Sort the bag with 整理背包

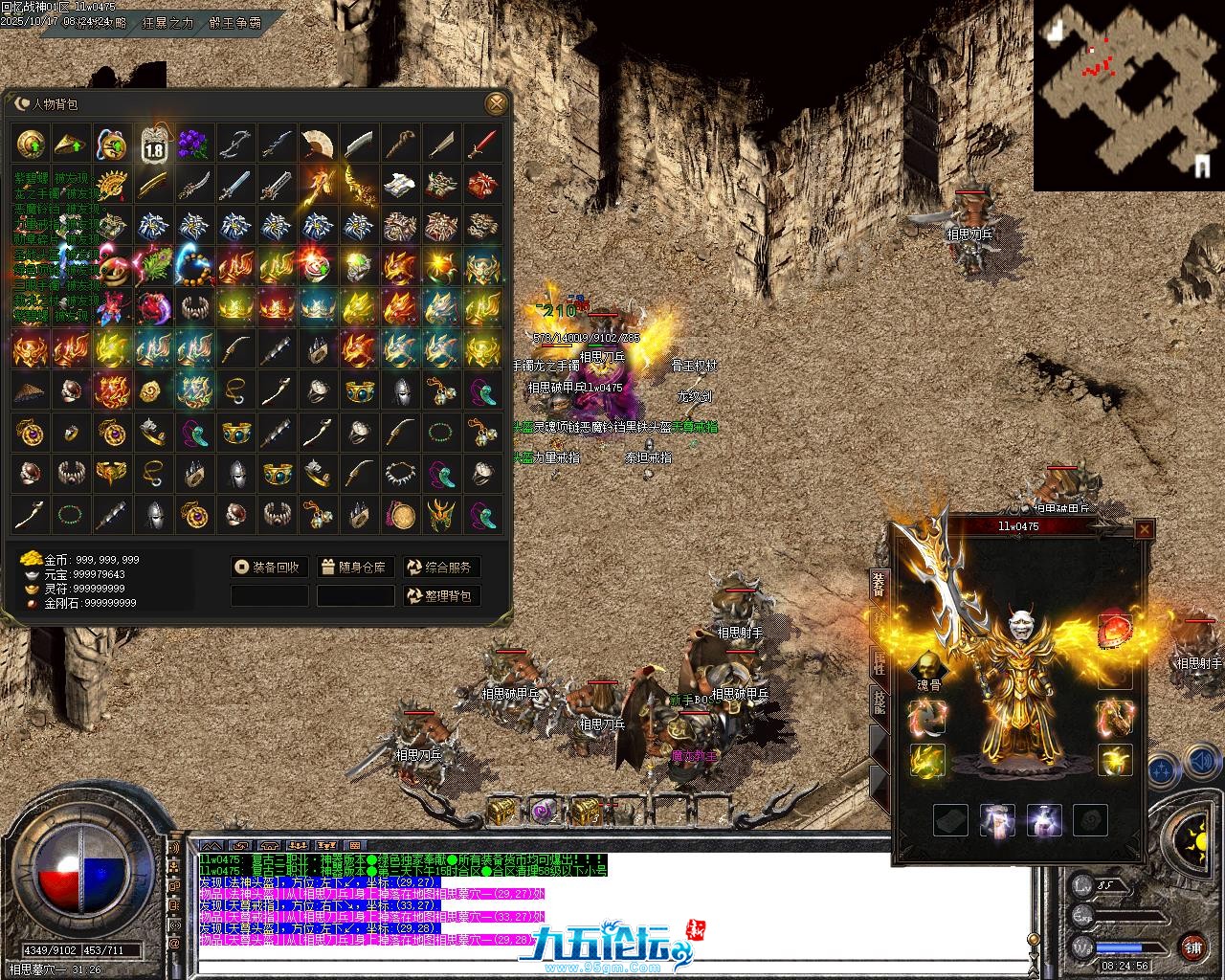(x=442, y=596)
